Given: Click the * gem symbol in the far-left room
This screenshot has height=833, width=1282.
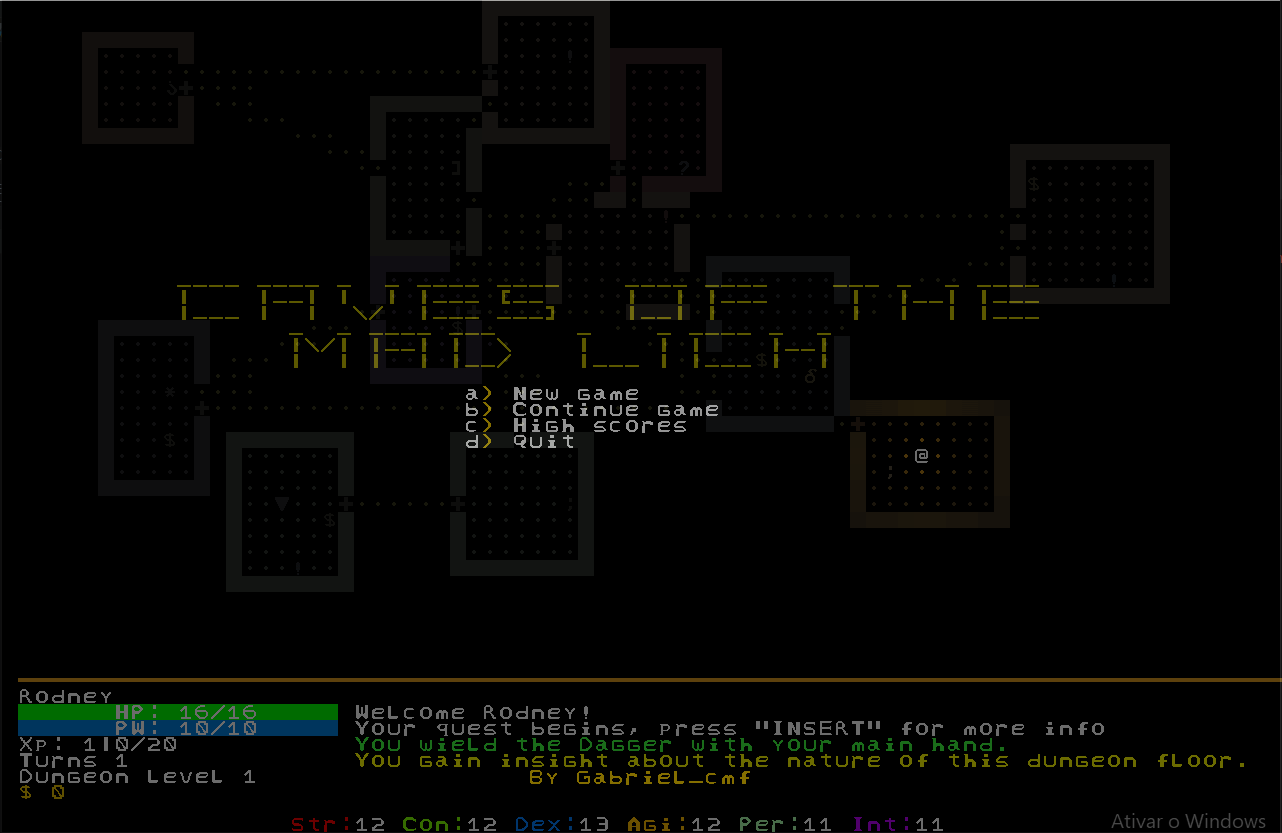Looking at the screenshot, I should click(169, 392).
